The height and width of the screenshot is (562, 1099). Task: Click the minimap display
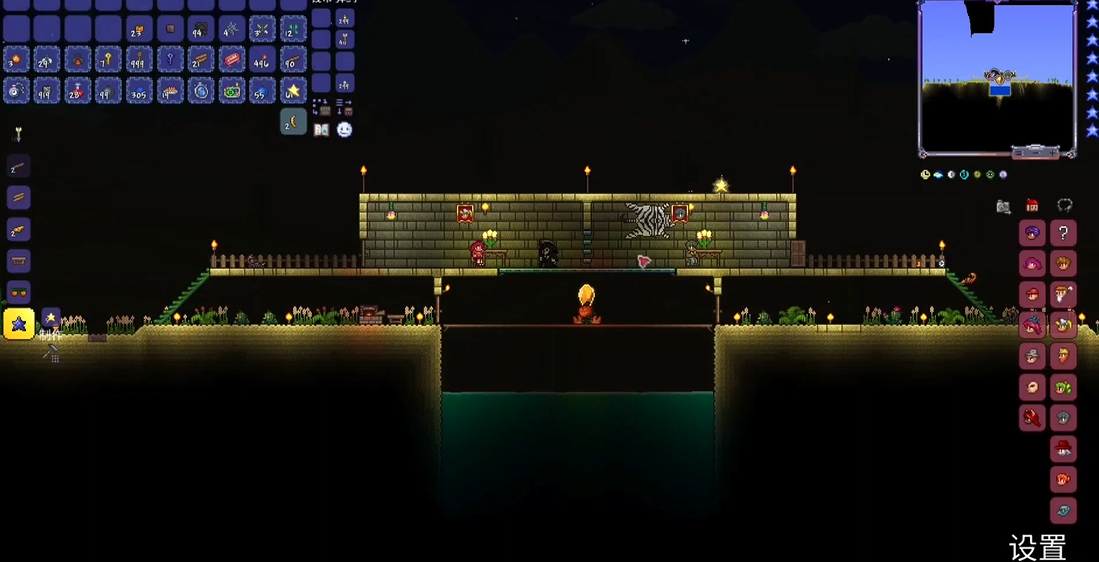[x=997, y=77]
